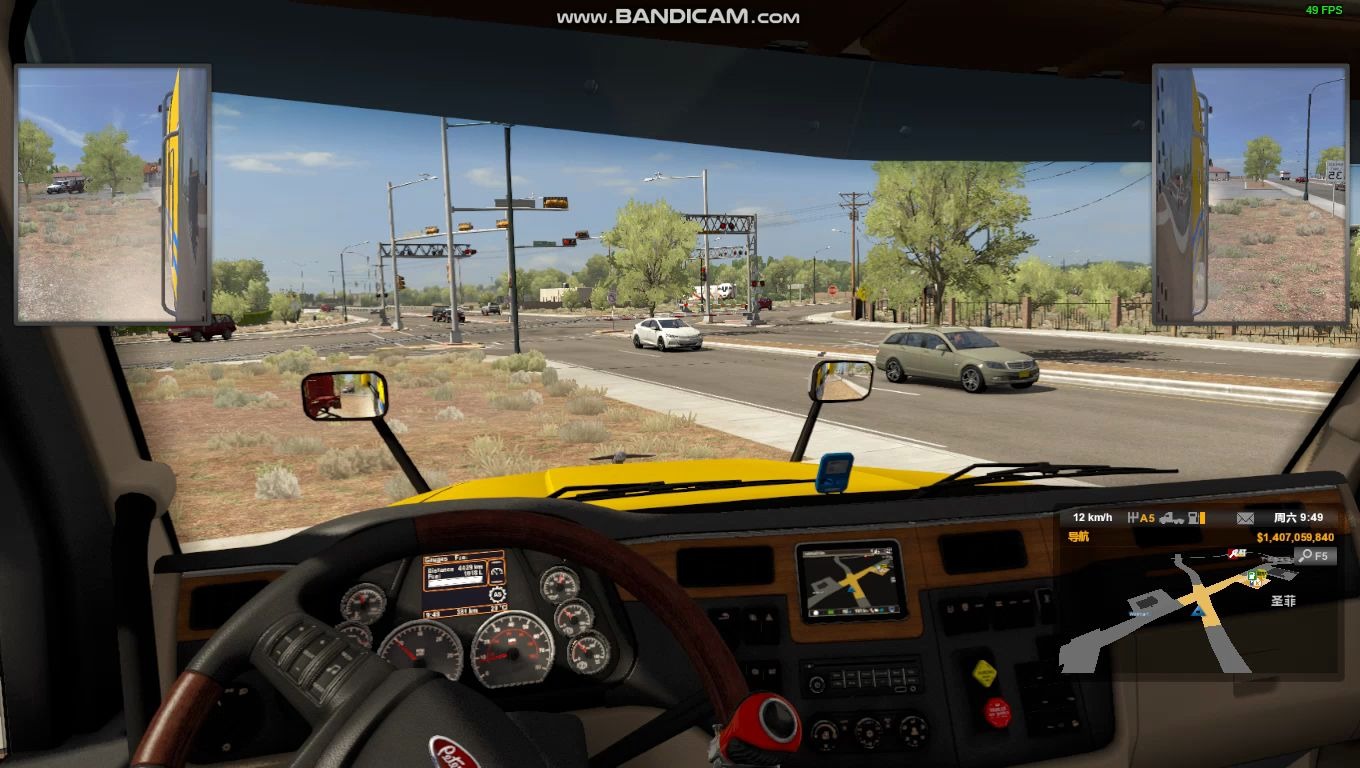Click the left side mirror overlay

tap(112, 194)
